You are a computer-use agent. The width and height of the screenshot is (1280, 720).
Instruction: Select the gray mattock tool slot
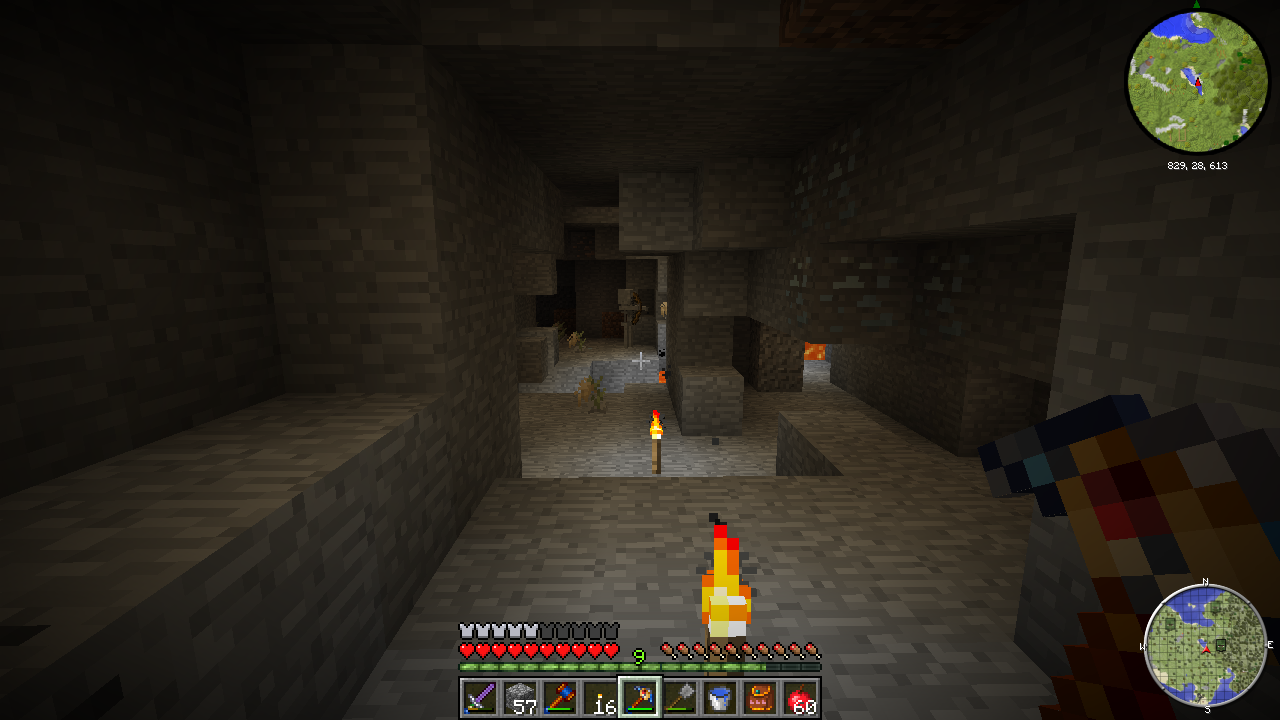click(680, 697)
